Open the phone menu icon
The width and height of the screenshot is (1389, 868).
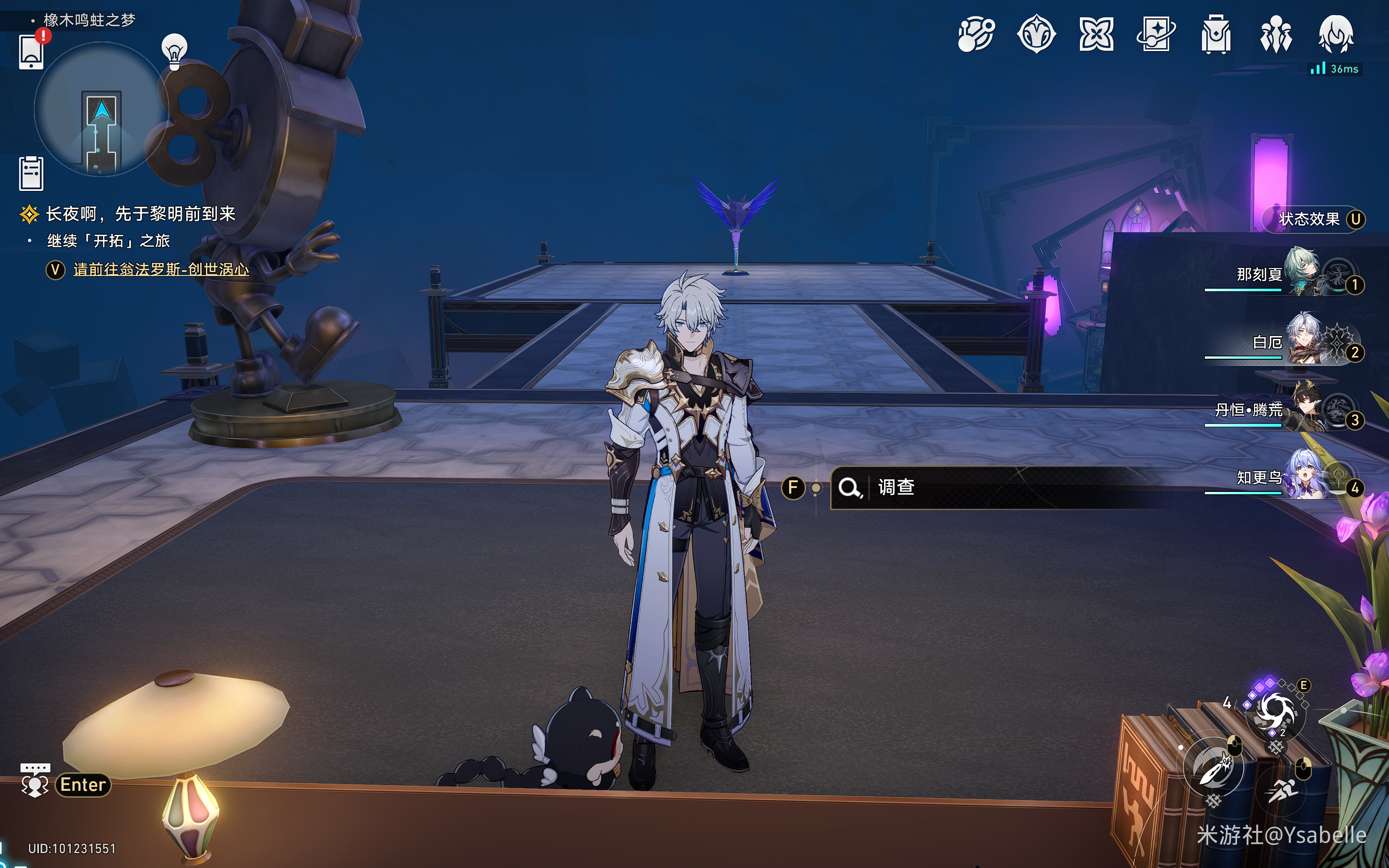(31, 52)
